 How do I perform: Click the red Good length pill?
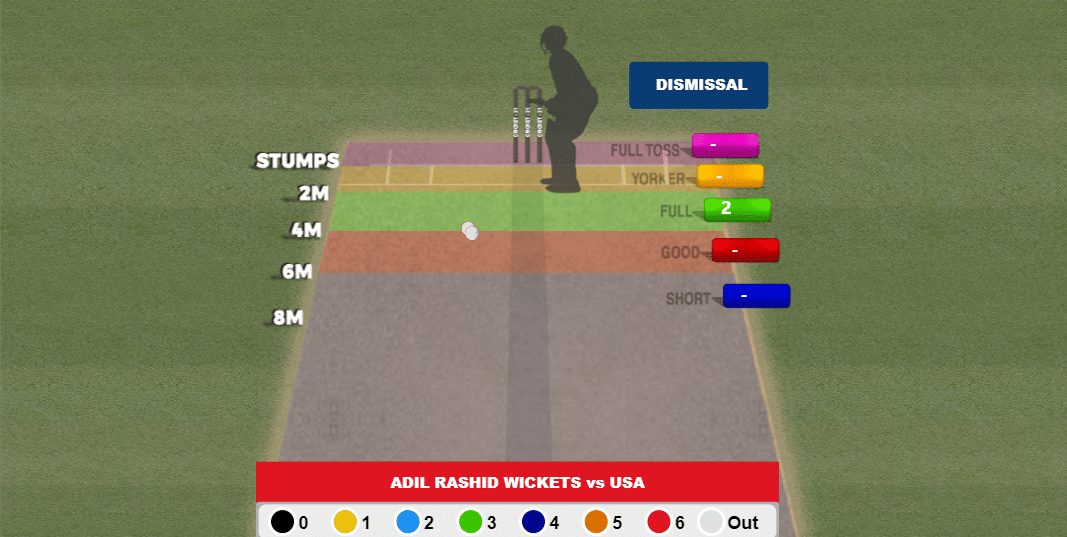[745, 250]
